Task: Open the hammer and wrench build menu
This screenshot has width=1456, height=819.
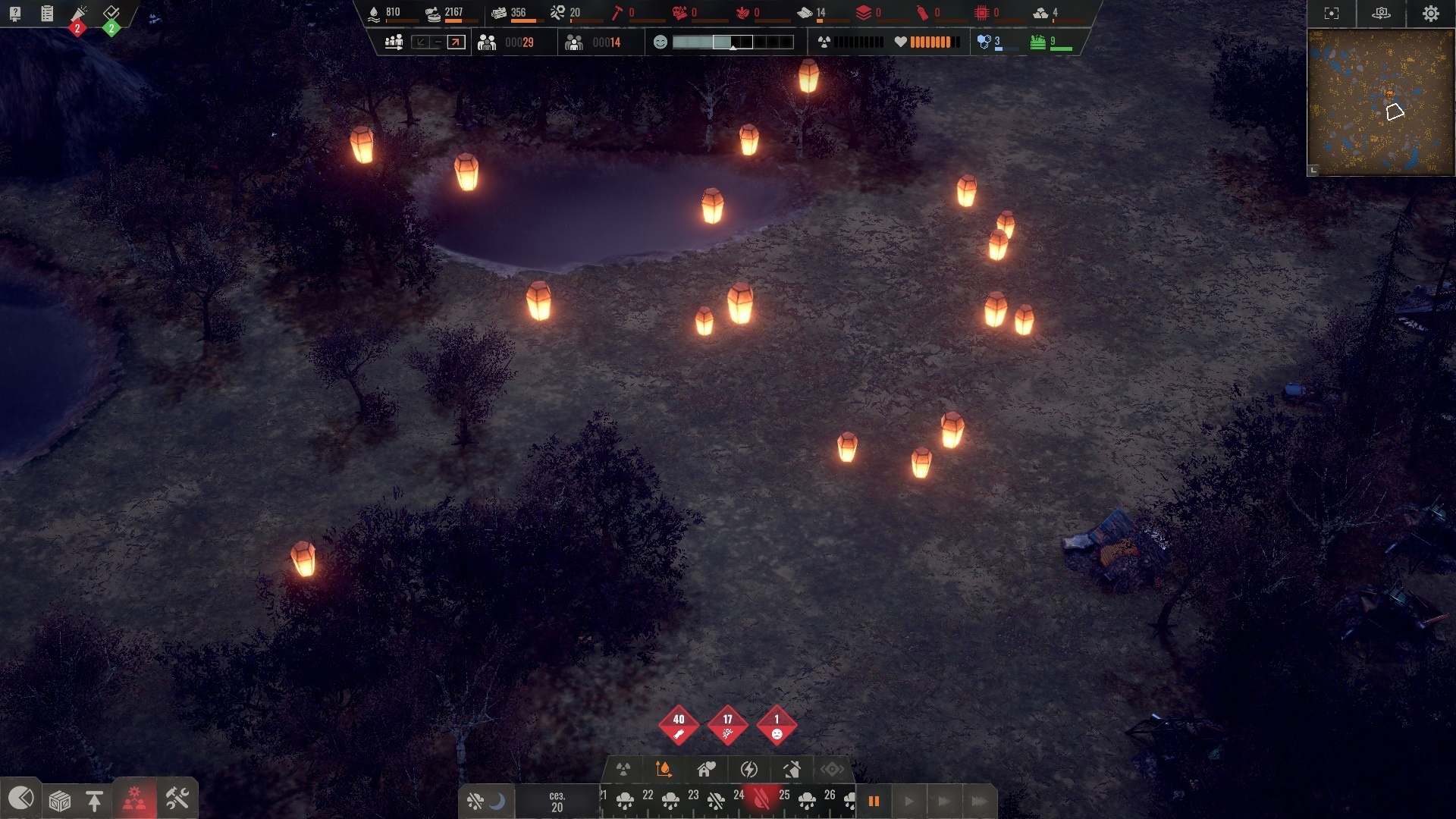Action: point(177,799)
